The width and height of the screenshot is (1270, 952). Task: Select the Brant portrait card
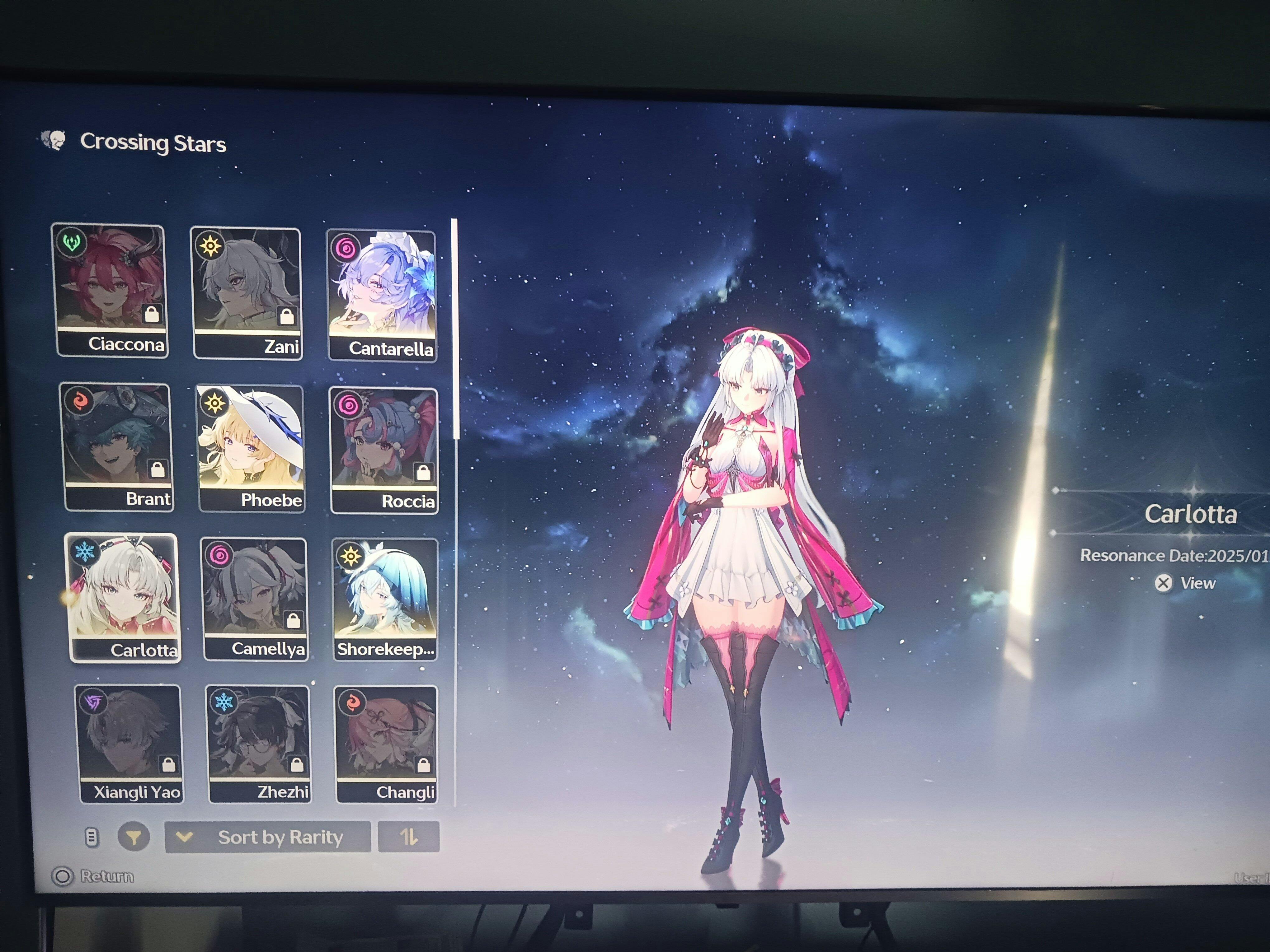point(118,447)
